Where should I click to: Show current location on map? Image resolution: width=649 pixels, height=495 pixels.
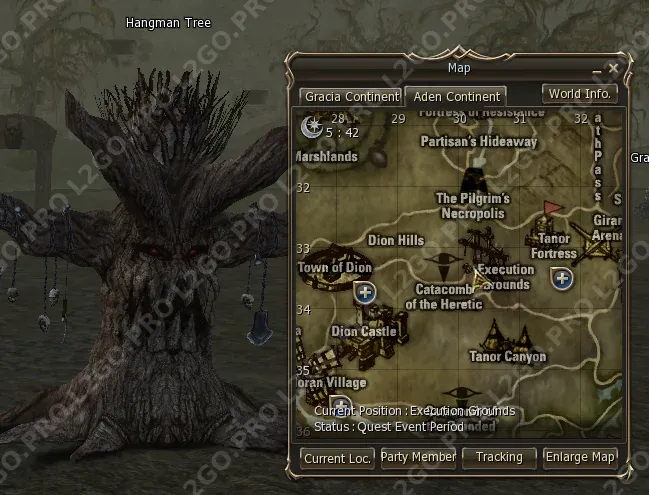click(x=337, y=458)
